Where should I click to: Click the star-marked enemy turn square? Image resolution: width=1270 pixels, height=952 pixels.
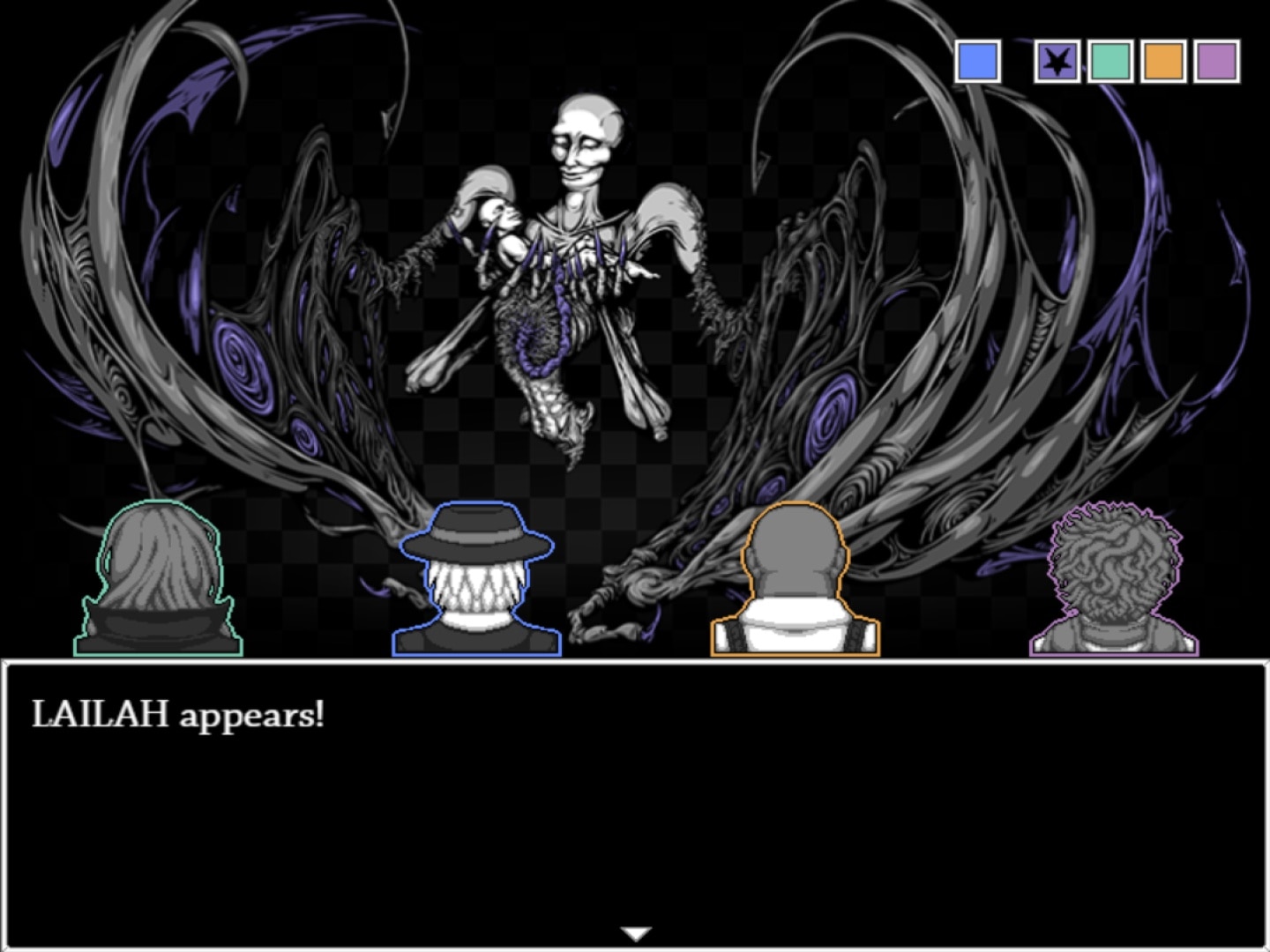pos(1057,62)
